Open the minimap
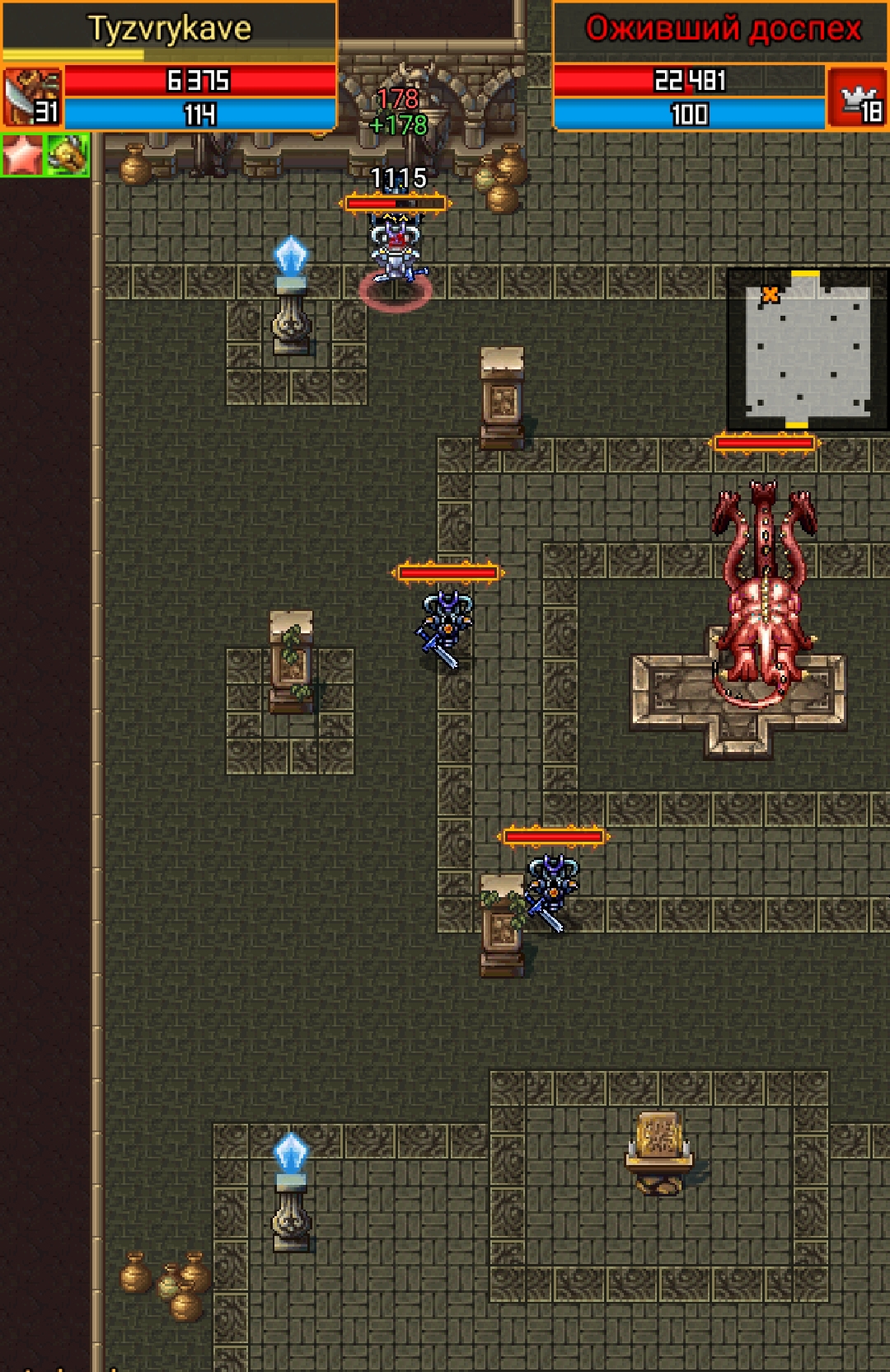 [x=807, y=348]
